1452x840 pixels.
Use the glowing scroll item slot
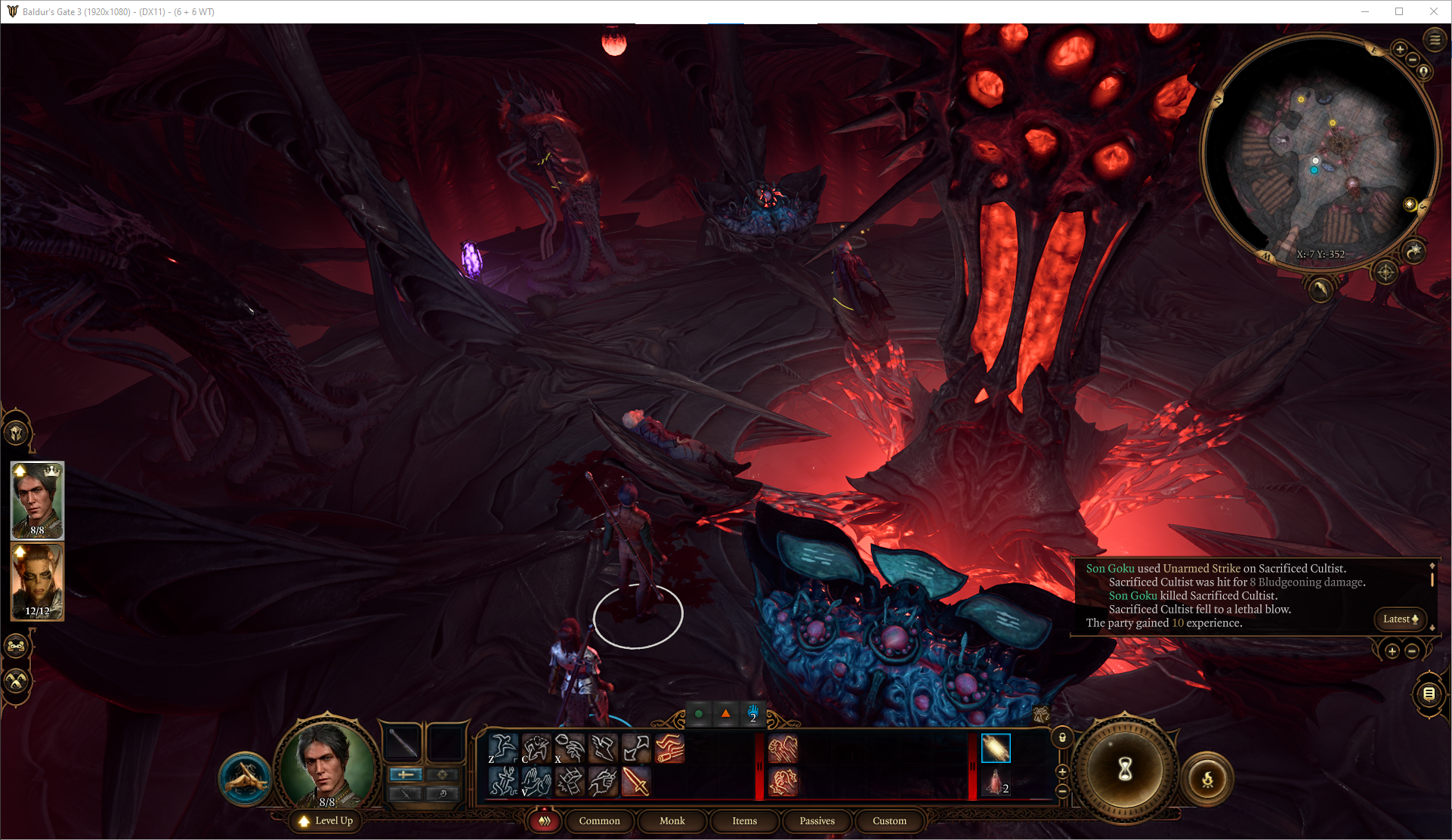click(x=995, y=748)
